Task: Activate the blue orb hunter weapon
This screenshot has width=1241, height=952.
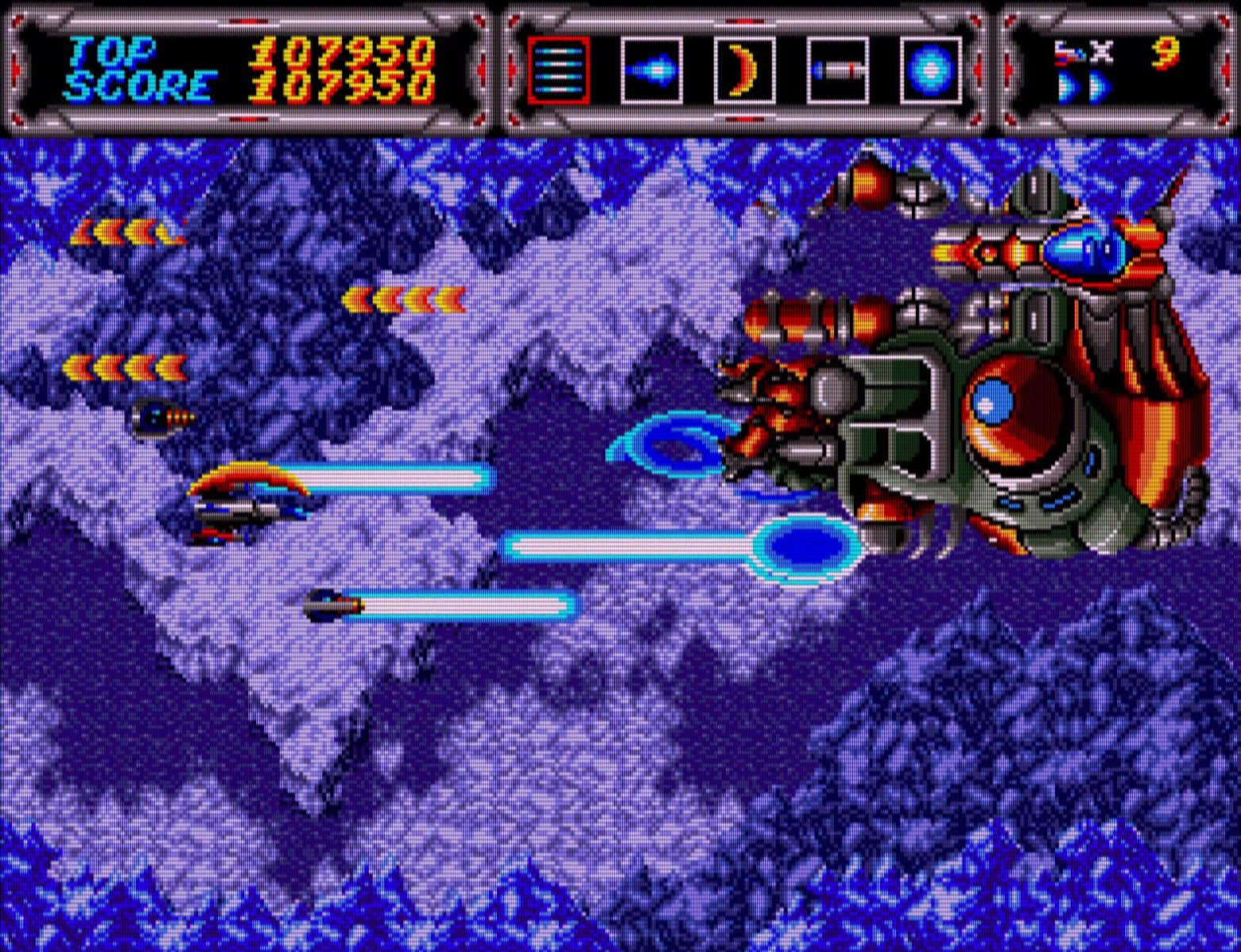Action: [x=931, y=70]
